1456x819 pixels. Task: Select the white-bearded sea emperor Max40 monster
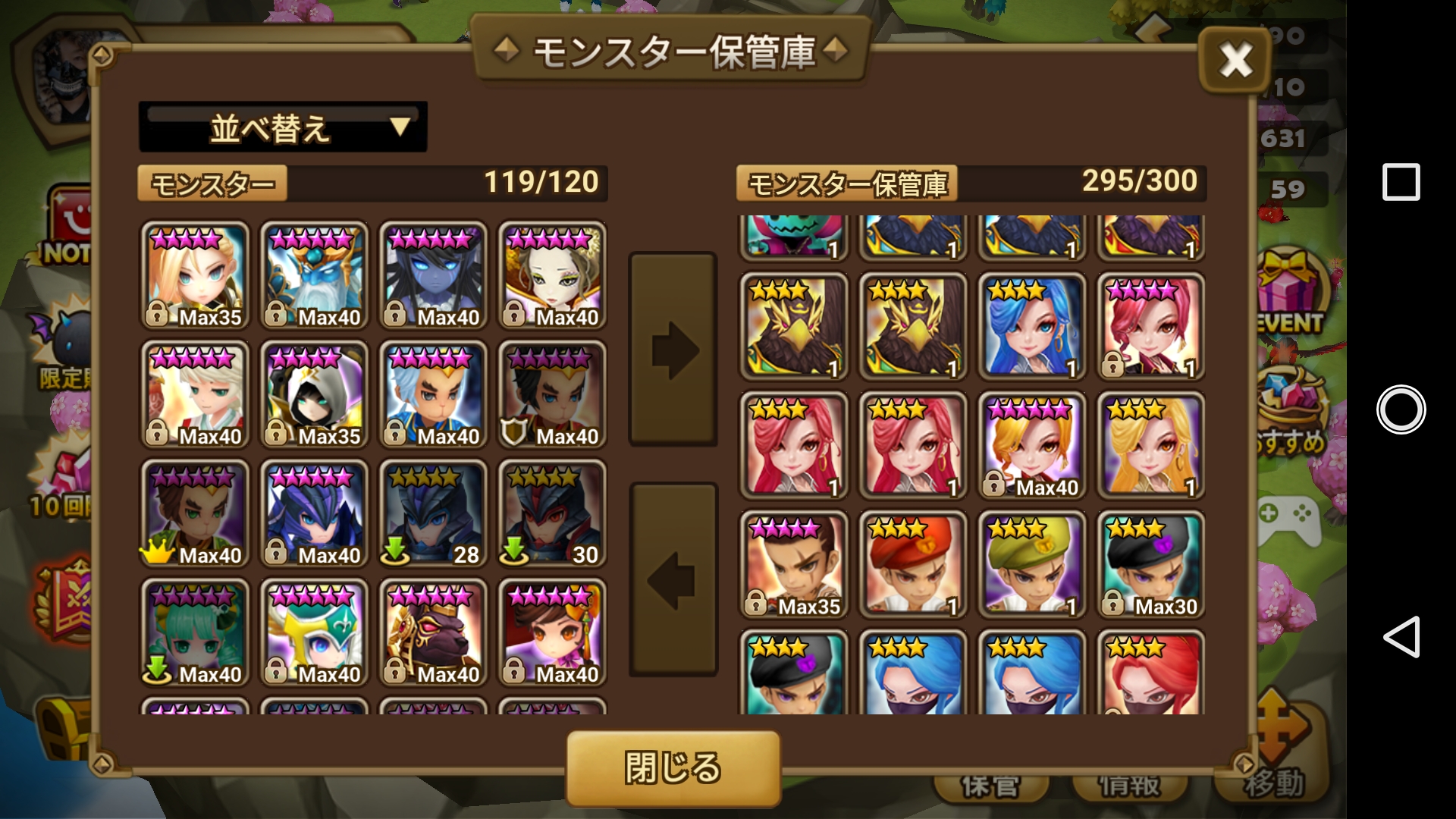coord(314,275)
